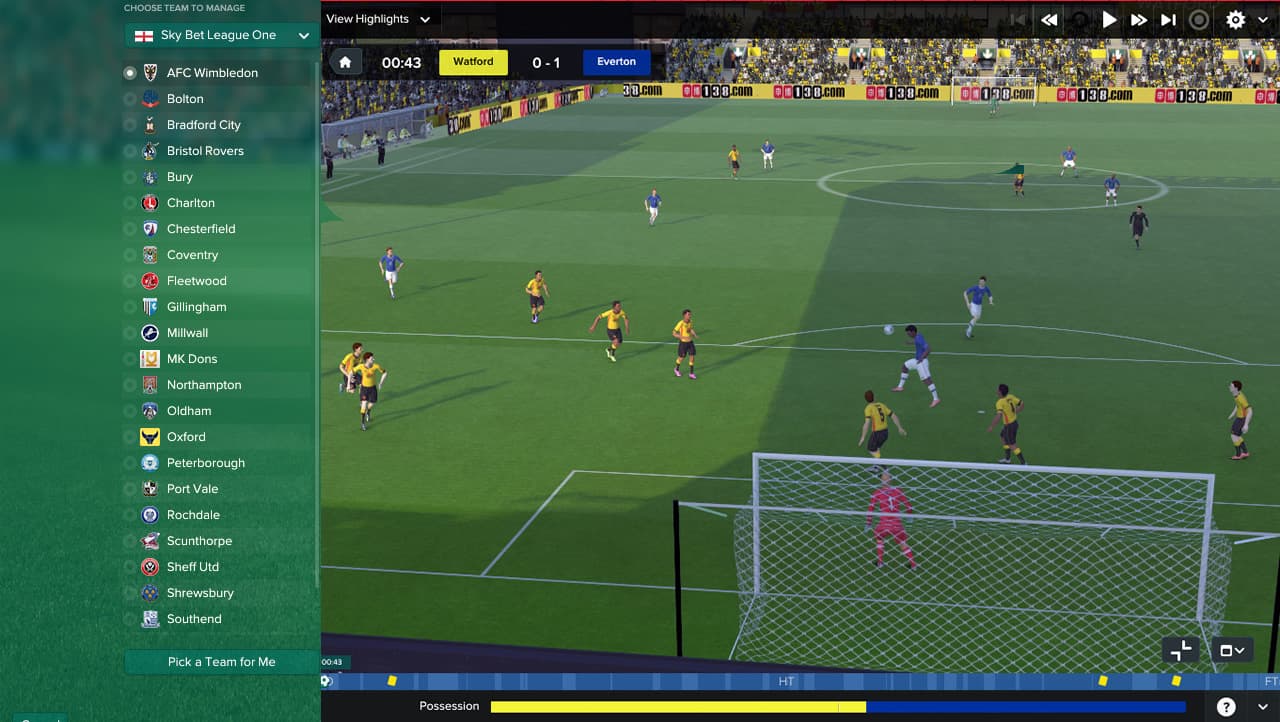Viewport: 1280px width, 722px height.
Task: Click the home icon beside match clock
Action: 345,62
